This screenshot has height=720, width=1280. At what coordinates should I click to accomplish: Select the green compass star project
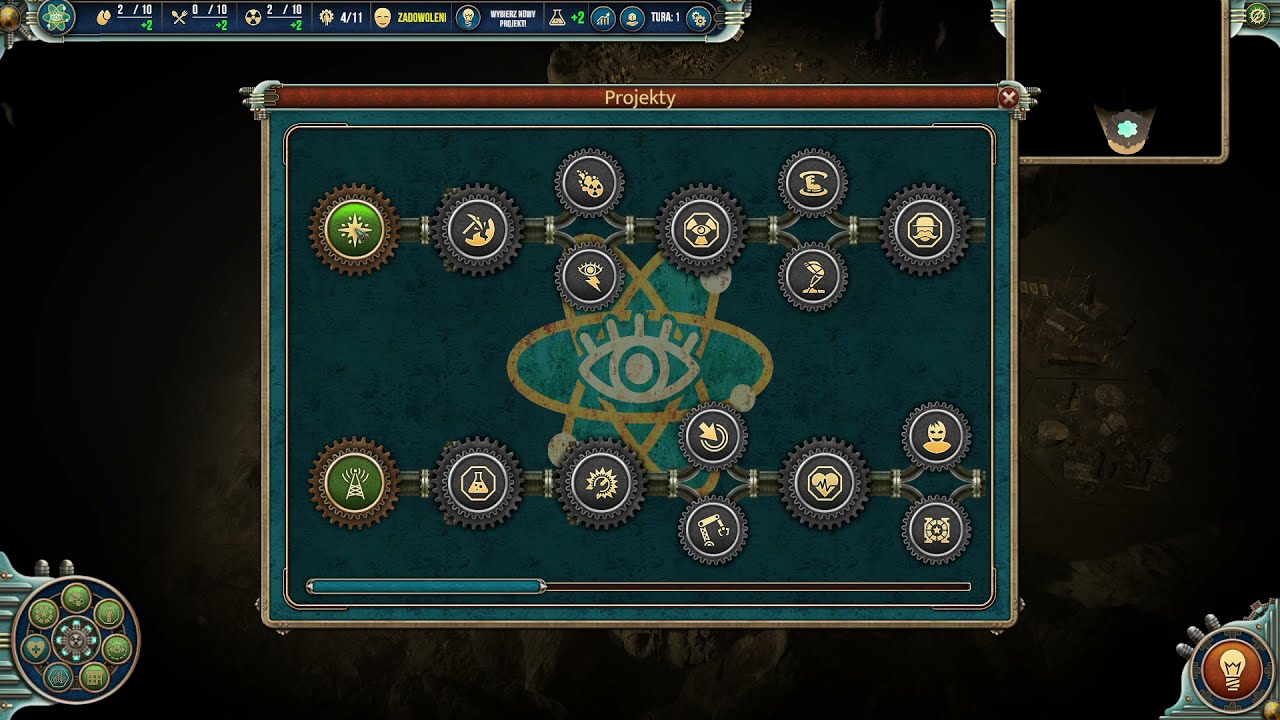pyautogui.click(x=354, y=230)
